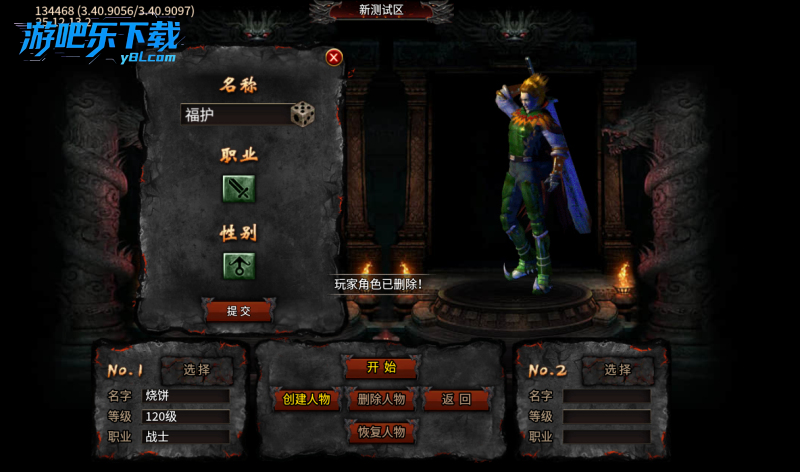Viewport: 800px width, 472px height.
Task: Go back with the 返回 button
Action: point(456,399)
